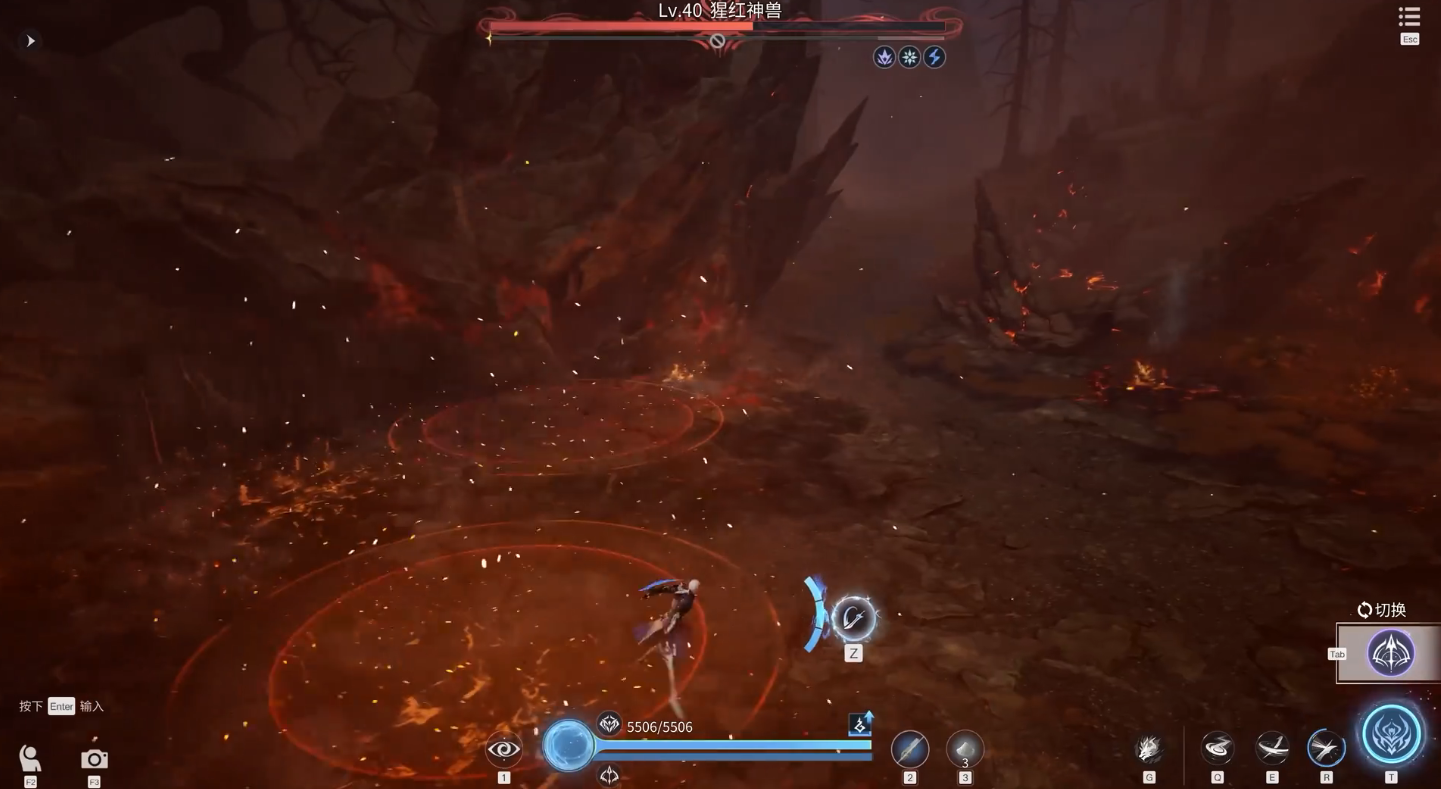
Task: Select the lightning status icon under boss bar
Action: point(934,57)
